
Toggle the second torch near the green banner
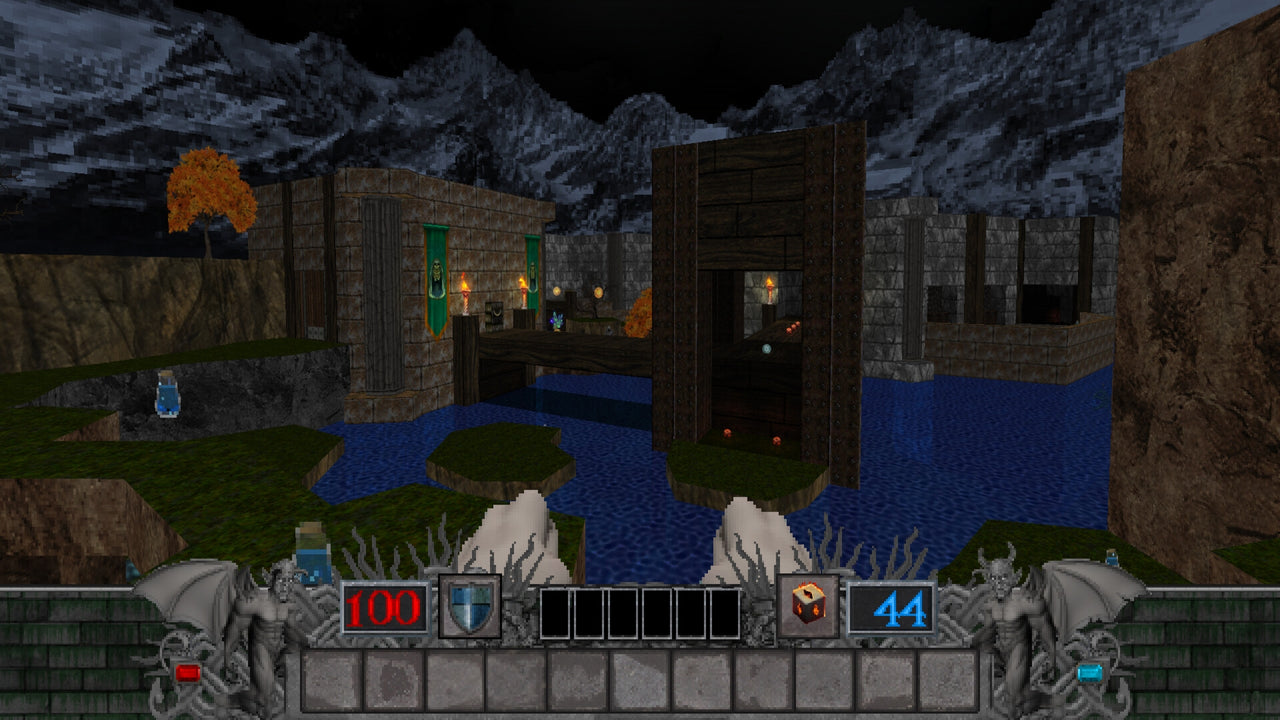pyautogui.click(x=523, y=292)
